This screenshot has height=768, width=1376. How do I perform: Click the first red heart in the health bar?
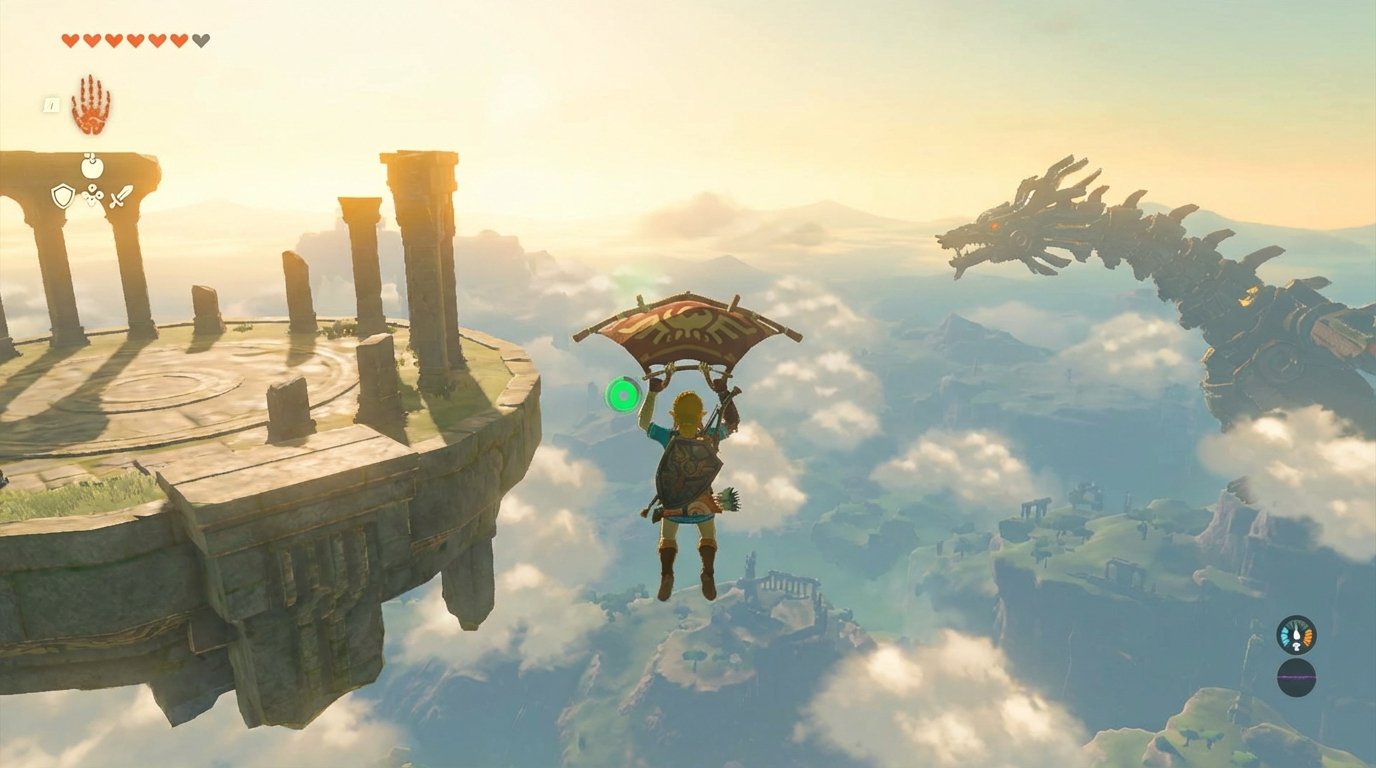[x=70, y=39]
